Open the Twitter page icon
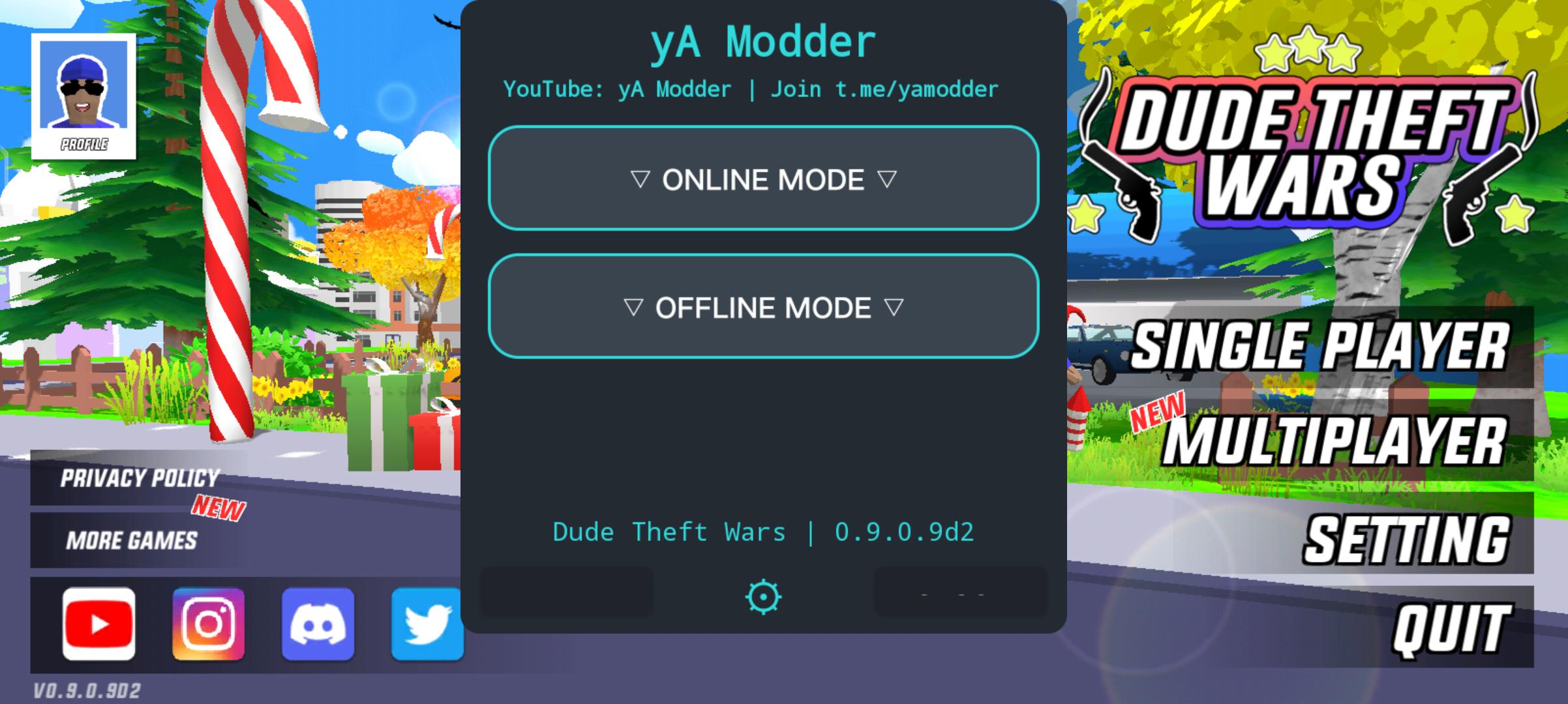1568x704 pixels. [x=427, y=624]
